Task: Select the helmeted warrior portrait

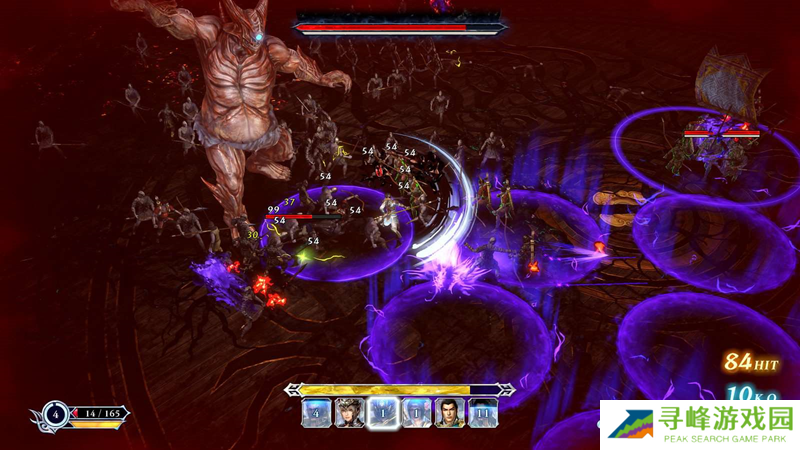Action: pos(349,412)
